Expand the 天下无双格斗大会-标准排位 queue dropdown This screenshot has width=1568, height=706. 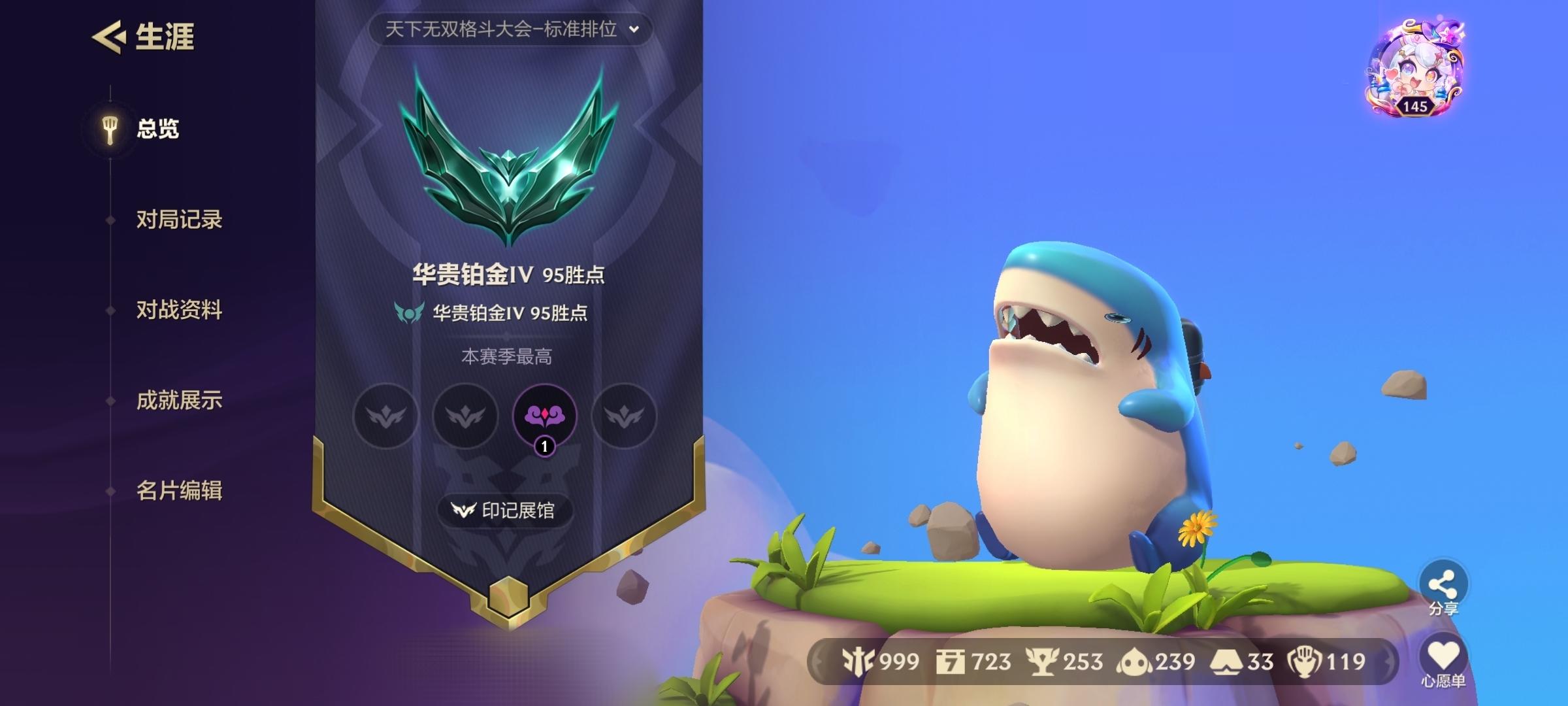pyautogui.click(x=512, y=29)
